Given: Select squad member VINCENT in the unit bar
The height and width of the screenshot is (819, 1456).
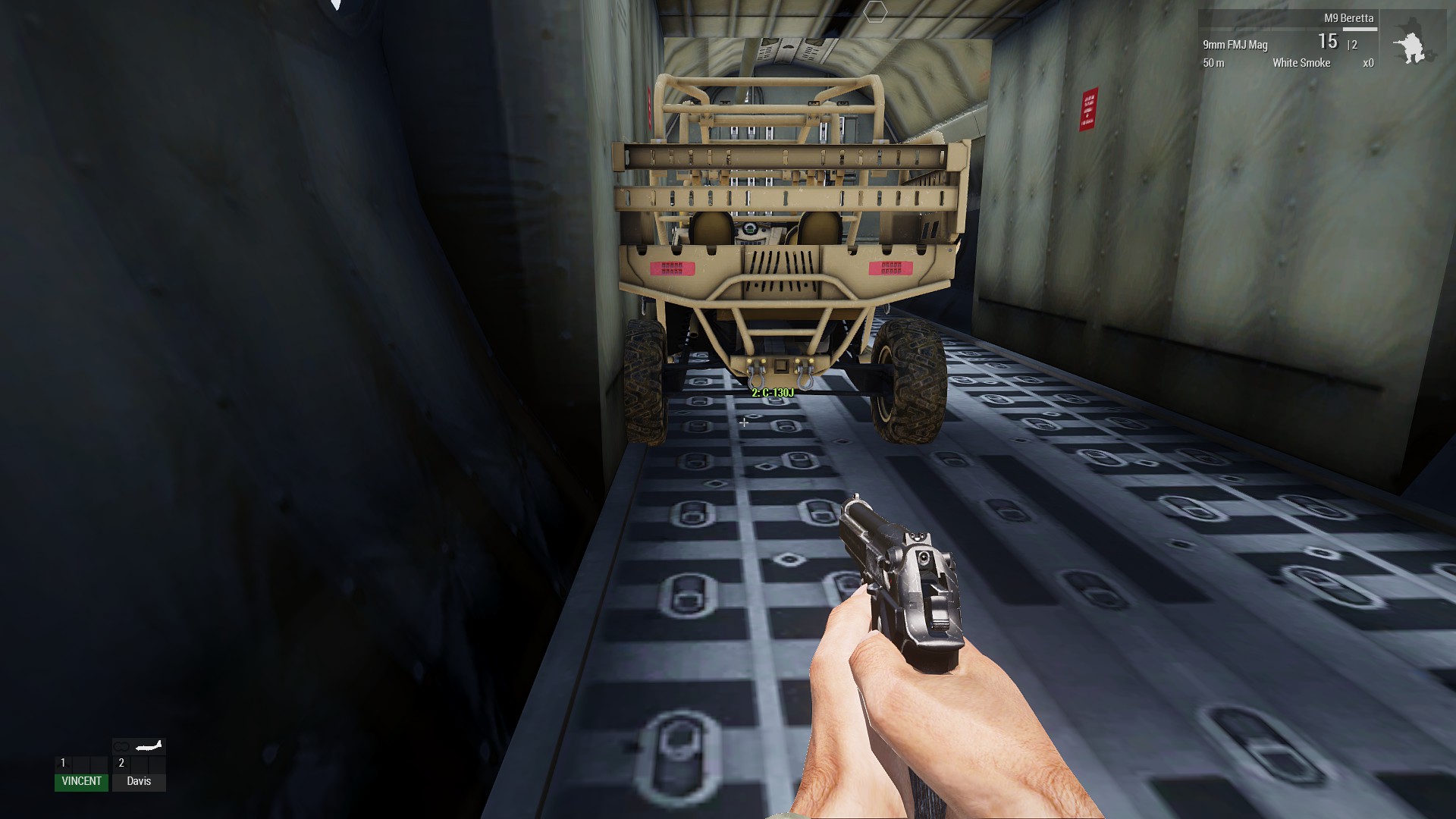Looking at the screenshot, I should 81,781.
